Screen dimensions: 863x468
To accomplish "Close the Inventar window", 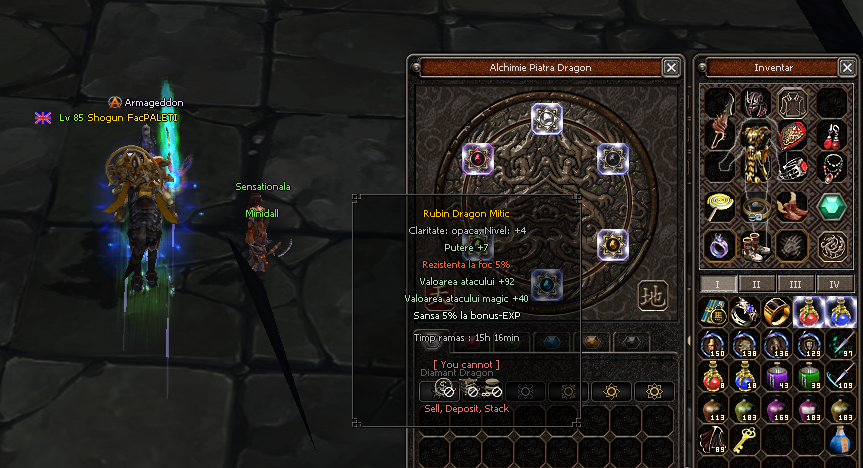I will click(x=846, y=68).
